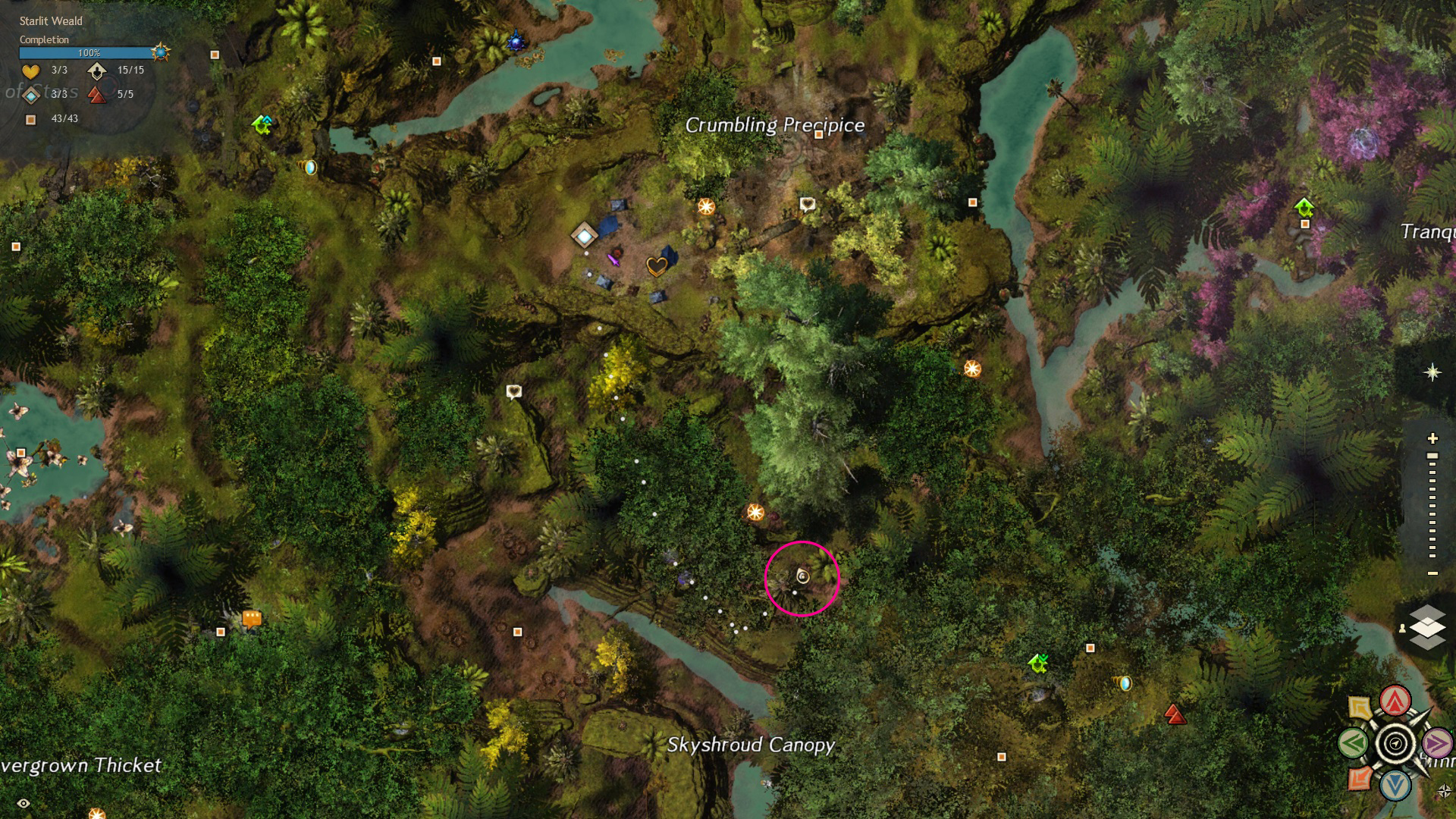Click the central compass hub button
The height and width of the screenshot is (819, 1456).
pos(1395,743)
